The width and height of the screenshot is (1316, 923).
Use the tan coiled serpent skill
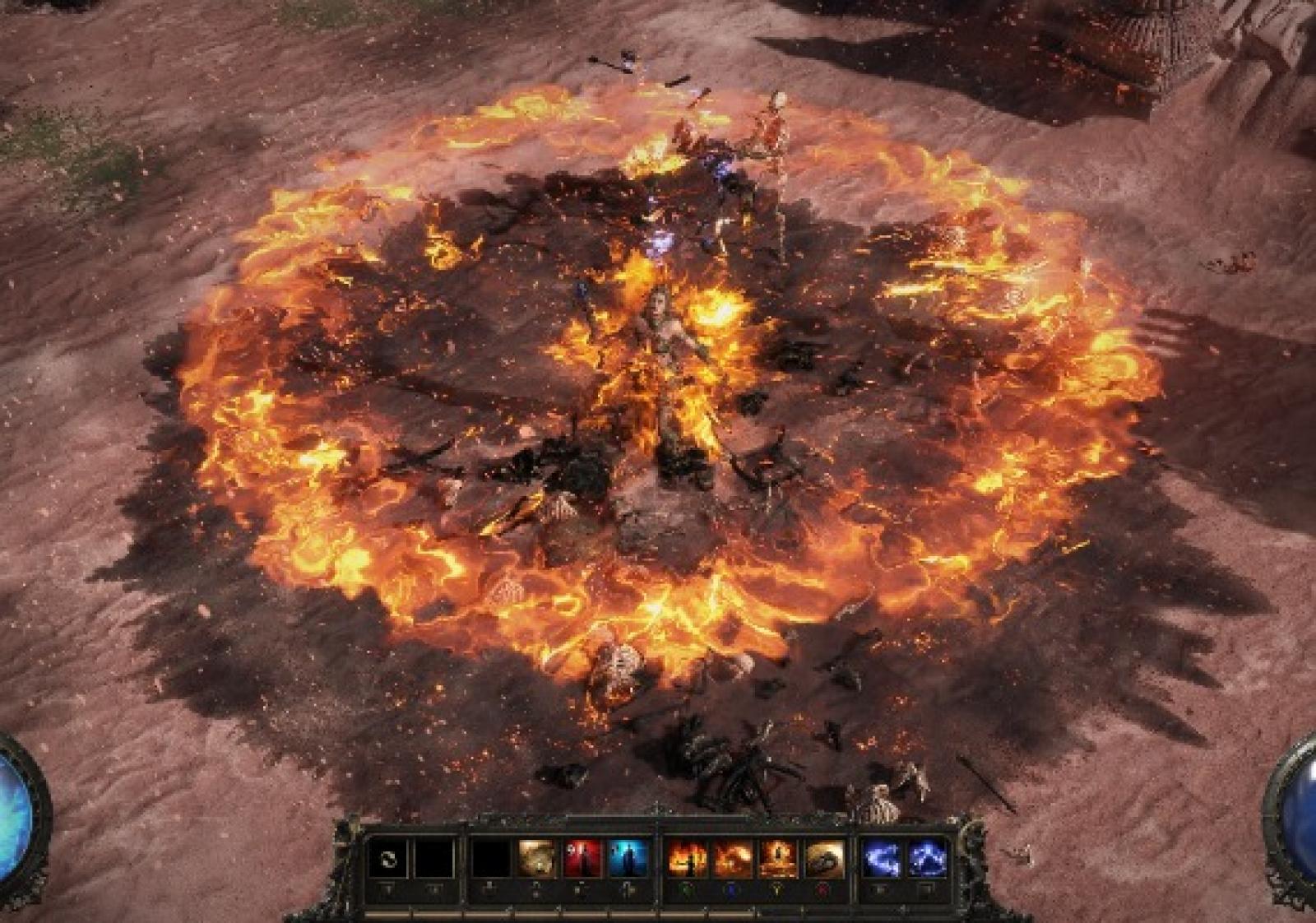coord(823,860)
